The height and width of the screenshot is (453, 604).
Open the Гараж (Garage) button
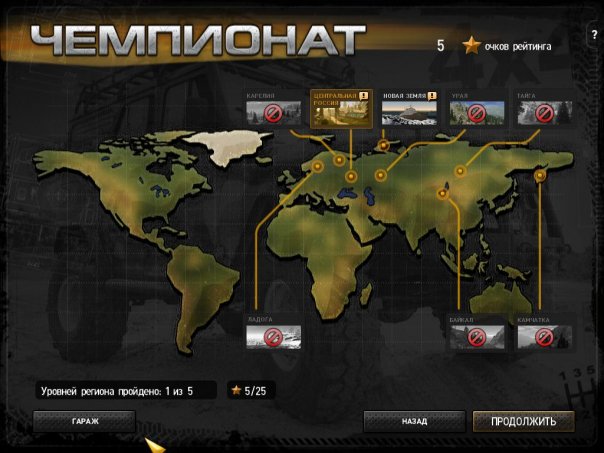click(84, 421)
